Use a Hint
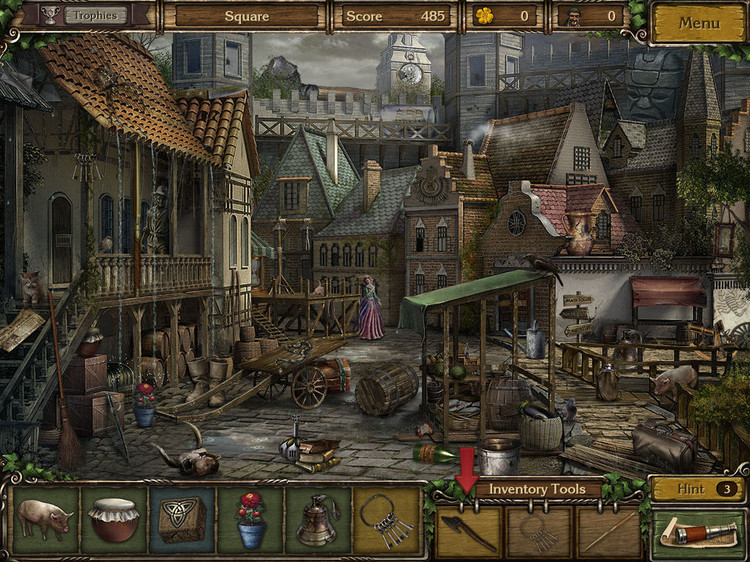 (x=697, y=489)
